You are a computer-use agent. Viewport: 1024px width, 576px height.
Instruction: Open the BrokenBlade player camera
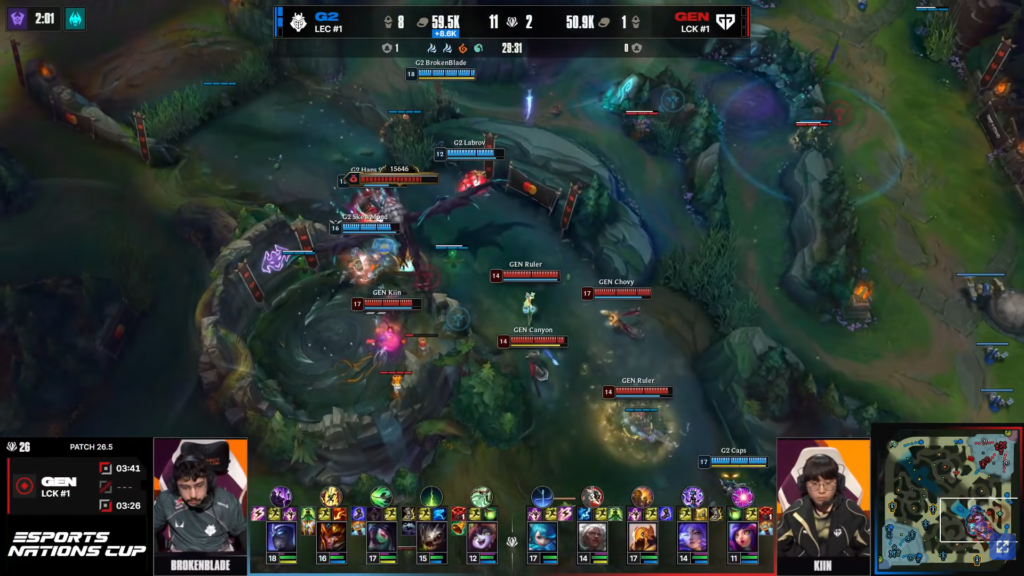point(200,500)
